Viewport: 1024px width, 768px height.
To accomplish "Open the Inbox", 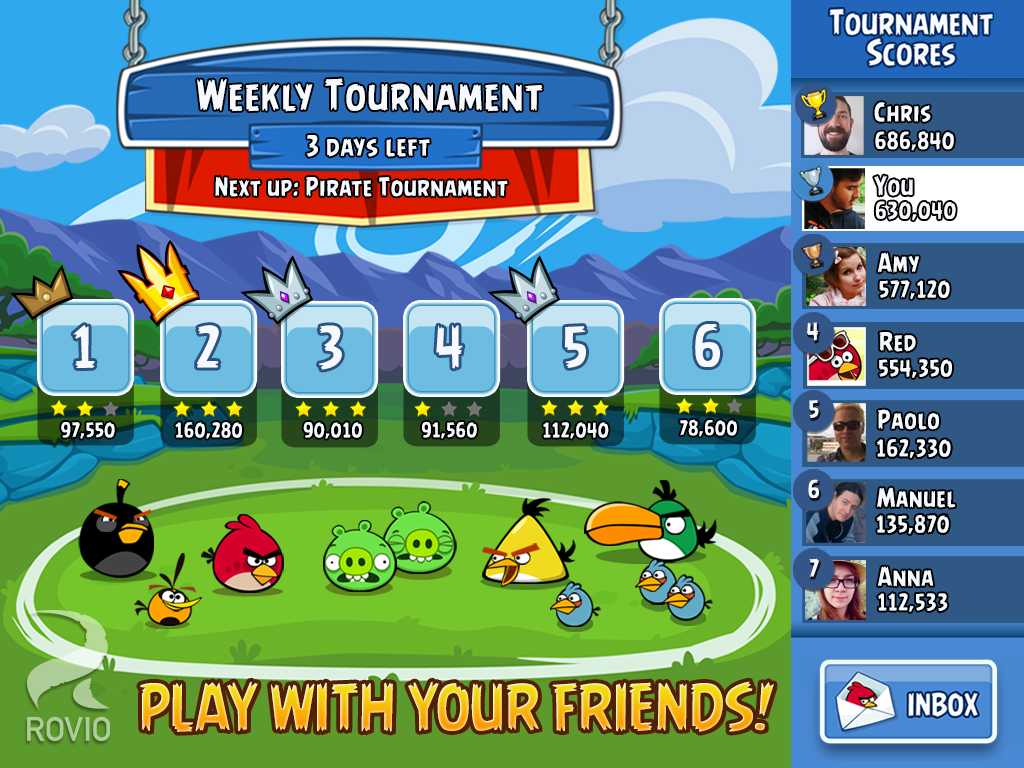I will (x=908, y=702).
